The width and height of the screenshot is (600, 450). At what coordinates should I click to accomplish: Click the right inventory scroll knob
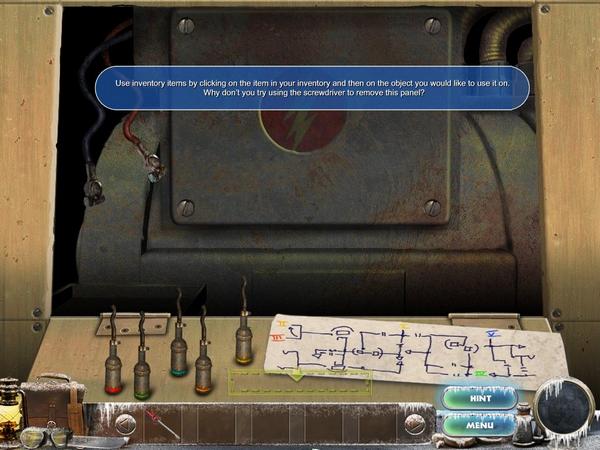pyautogui.click(x=414, y=424)
